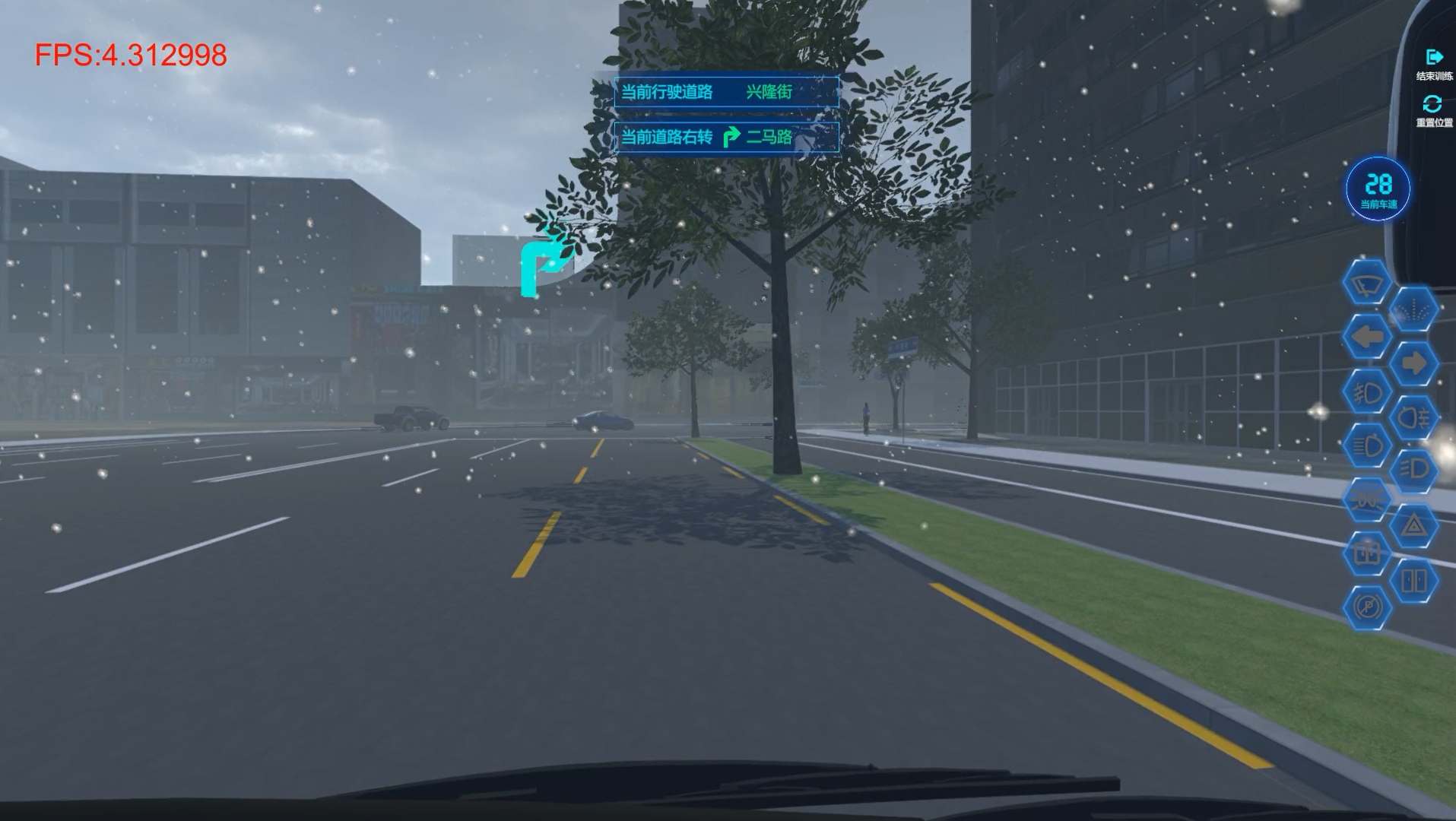The width and height of the screenshot is (1456, 821).
Task: Switch on the high beam headlight icon
Action: [1367, 445]
